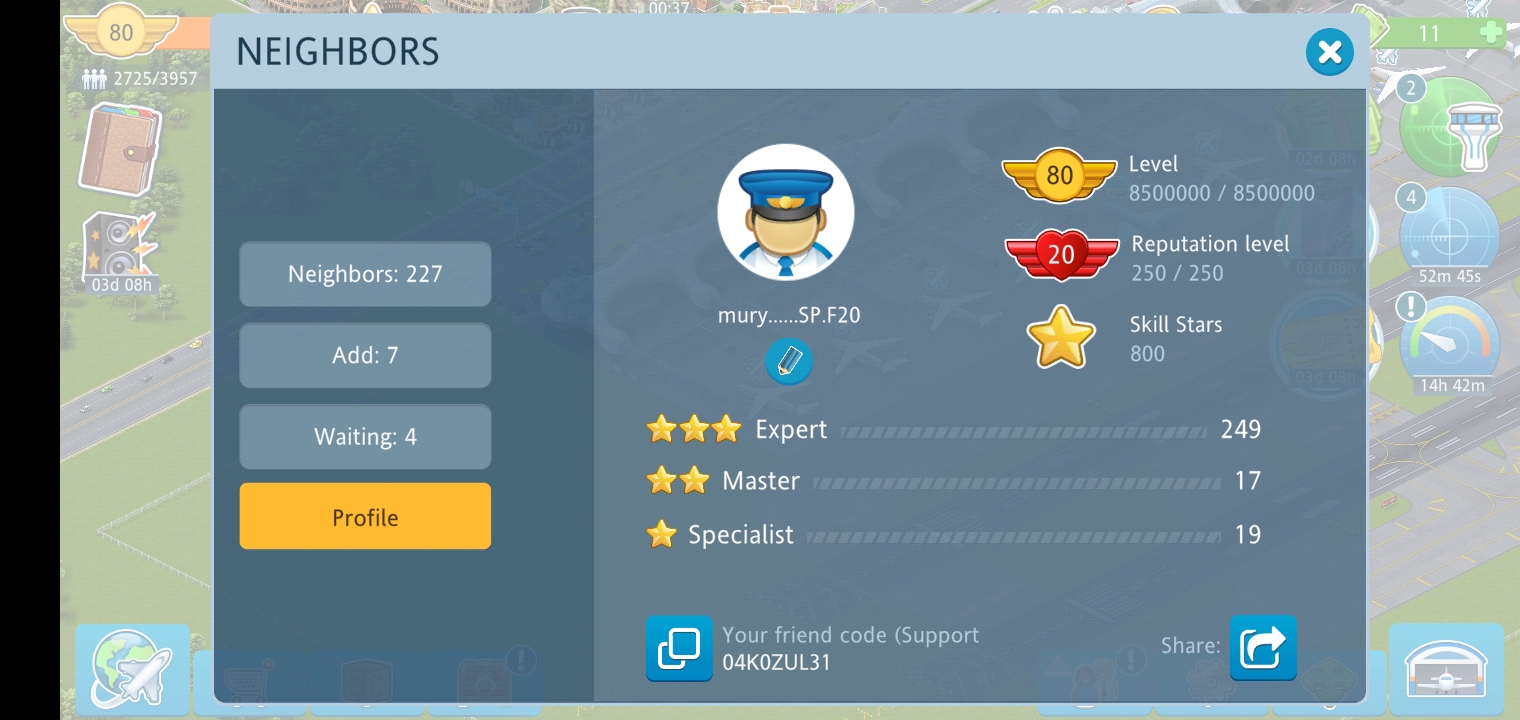1520x720 pixels.
Task: Click the pilot avatar picture
Action: [785, 212]
